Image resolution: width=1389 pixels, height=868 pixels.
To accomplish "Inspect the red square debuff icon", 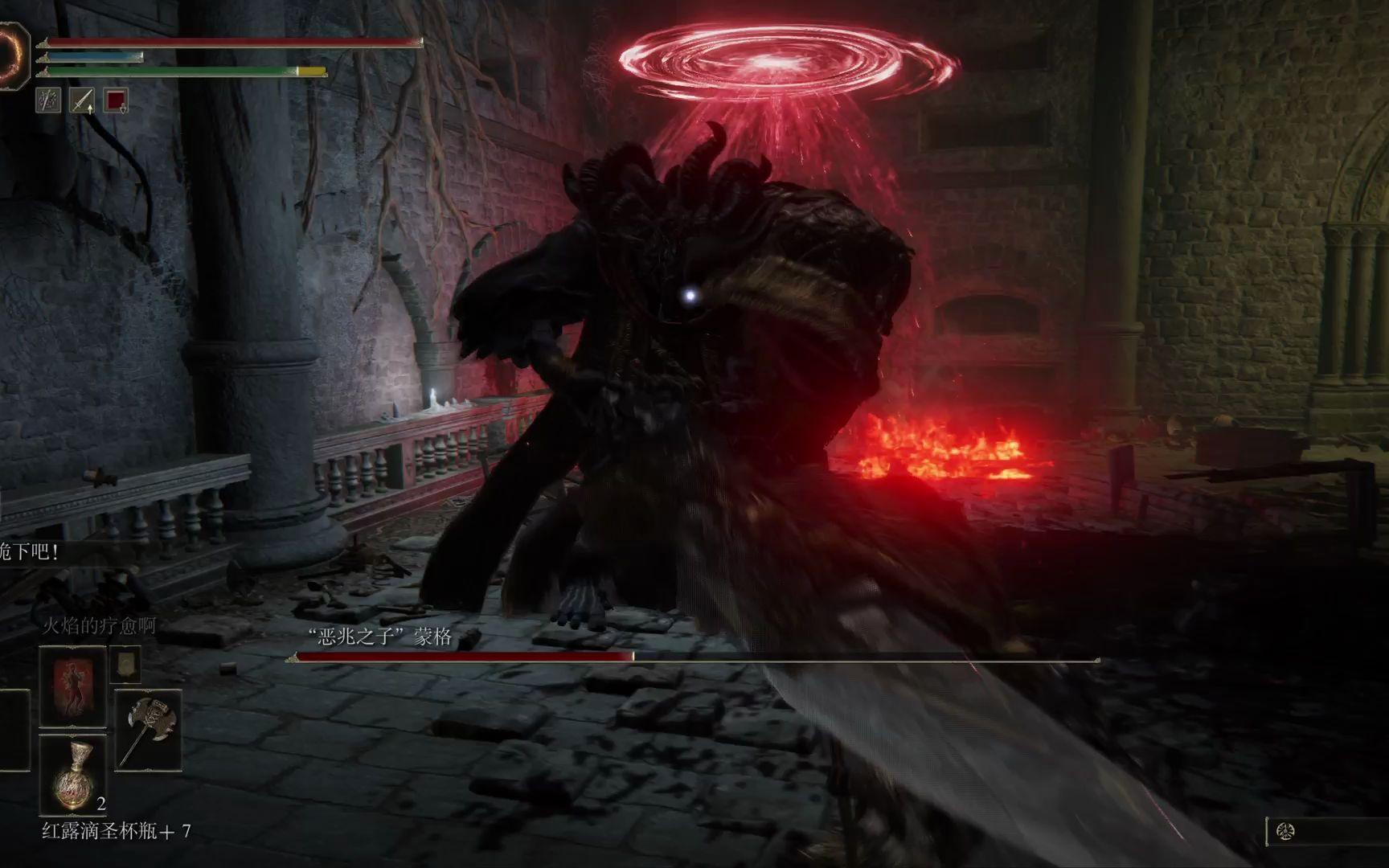I will (x=117, y=100).
